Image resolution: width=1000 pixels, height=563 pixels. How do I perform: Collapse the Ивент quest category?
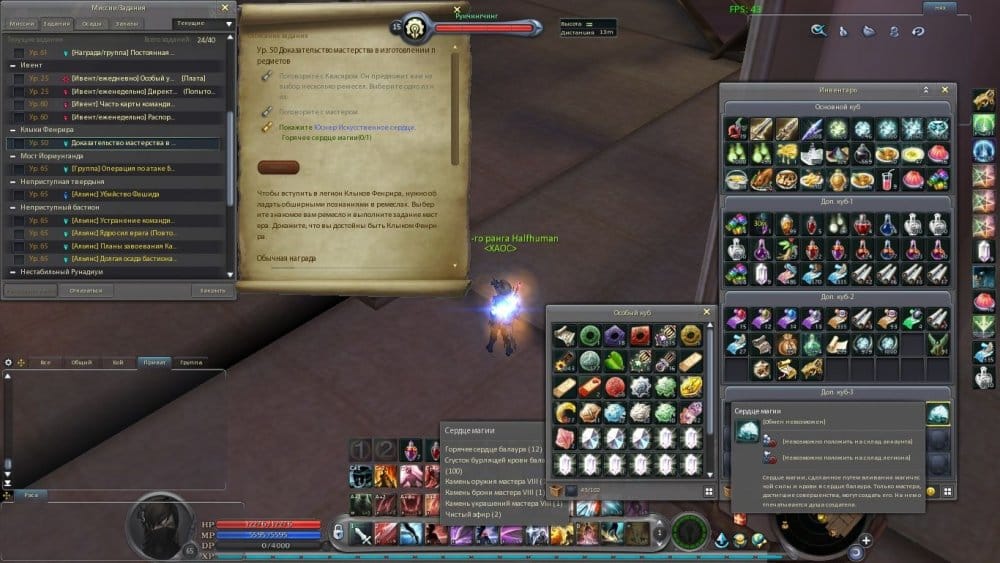pos(14,64)
